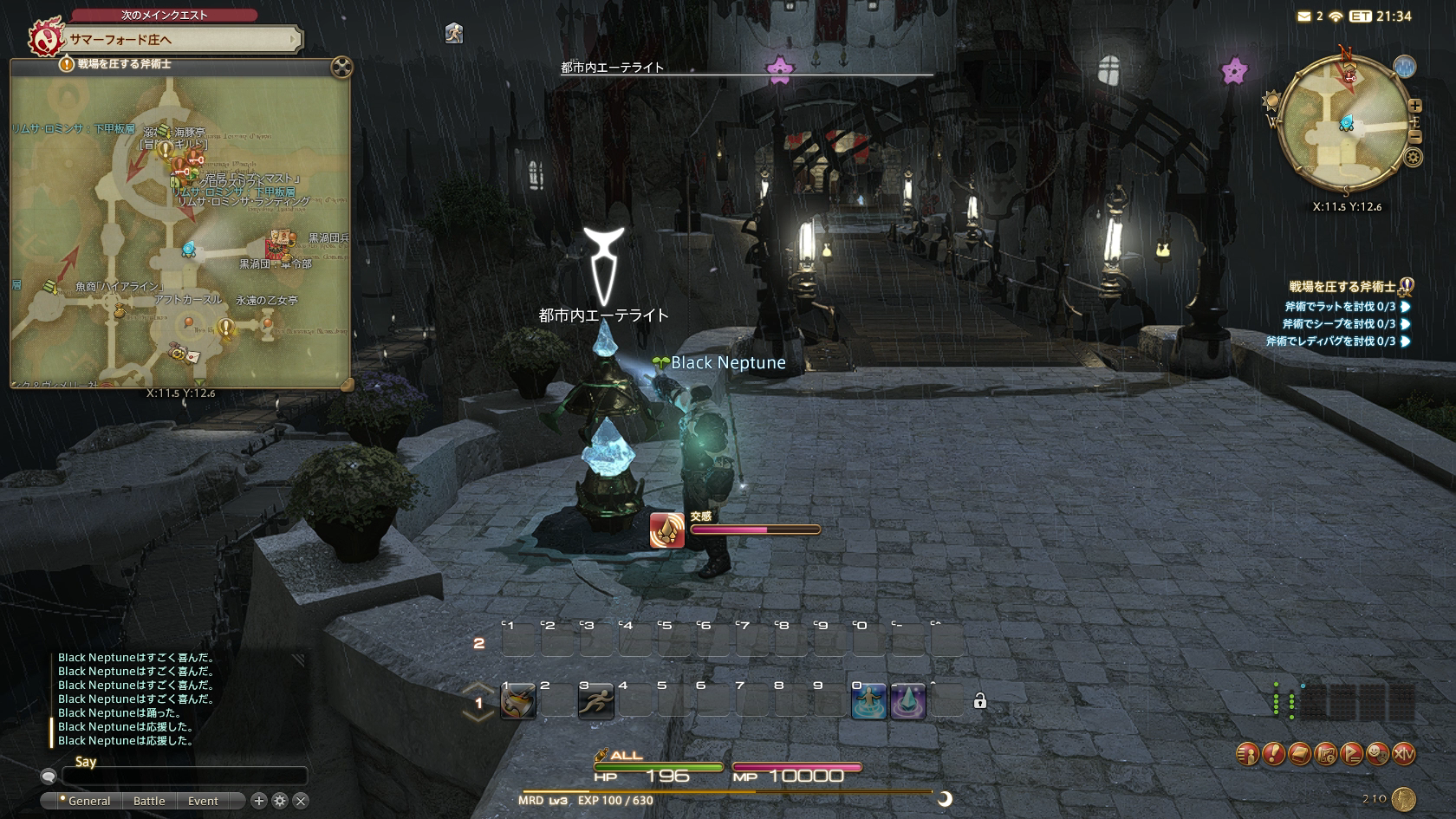The height and width of the screenshot is (819, 1456).
Task: Zoom out the minimap
Action: [x=1415, y=136]
